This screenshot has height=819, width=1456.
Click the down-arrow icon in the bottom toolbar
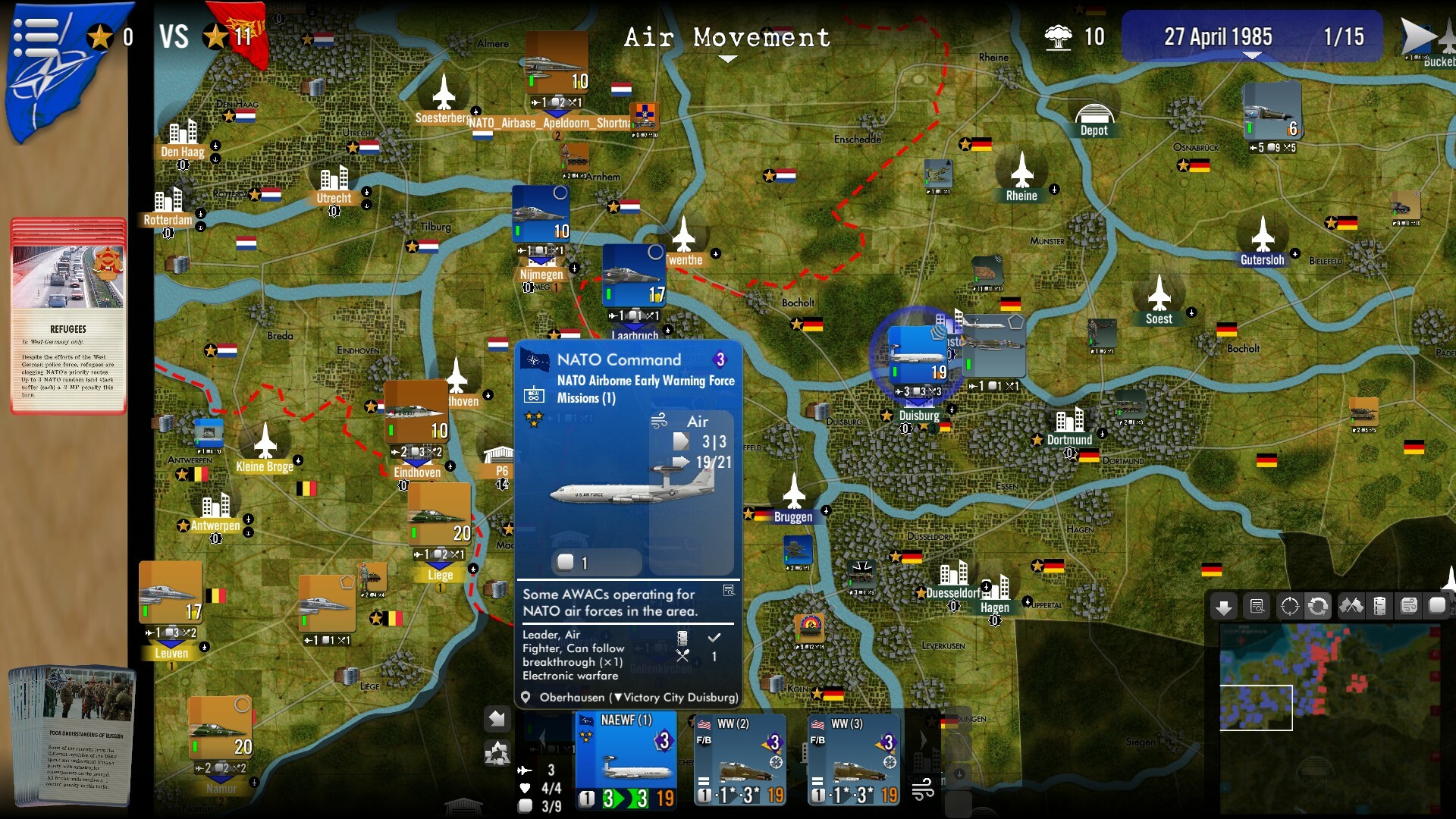1224,607
